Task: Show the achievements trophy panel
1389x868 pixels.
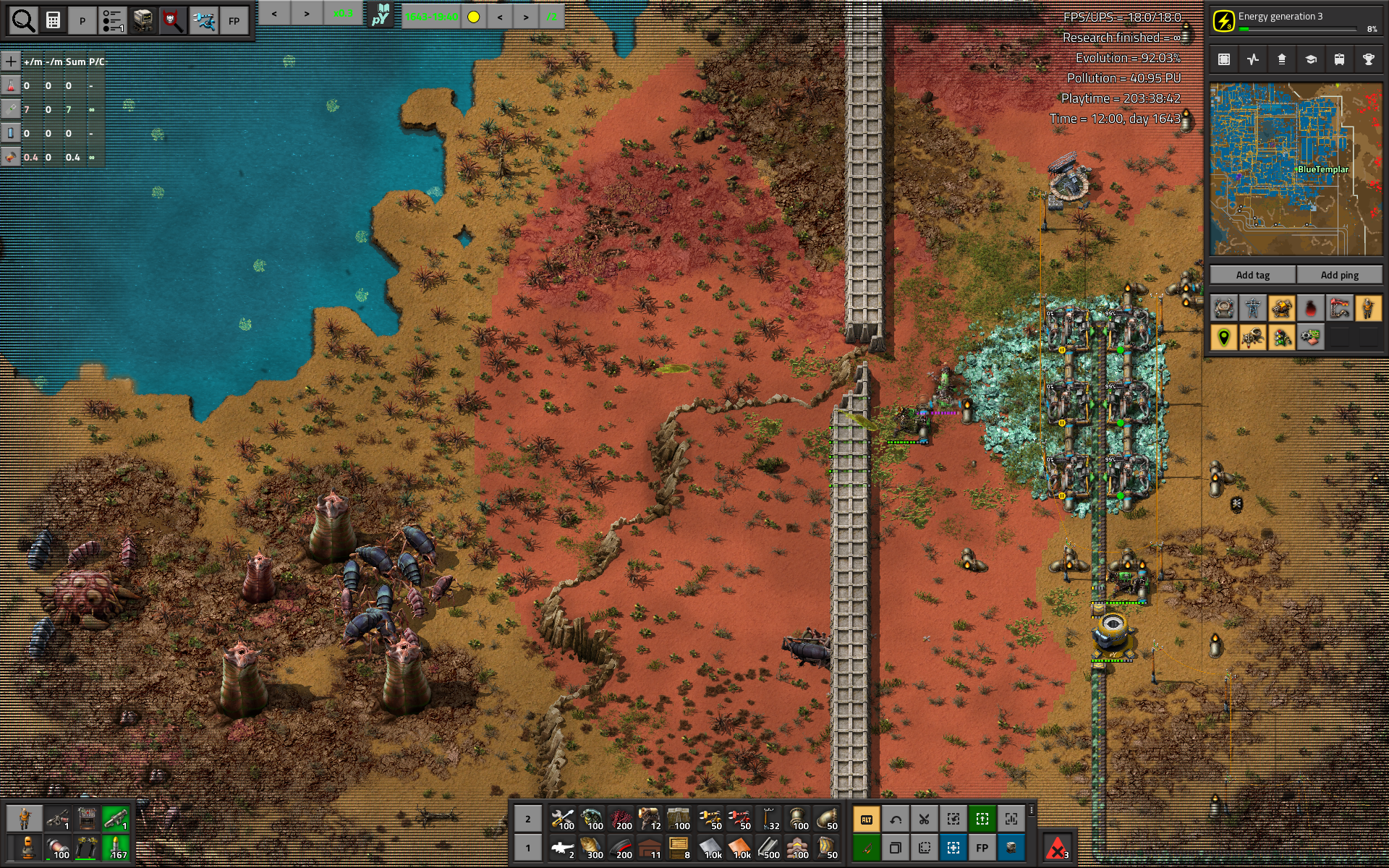Action: pos(1368,59)
